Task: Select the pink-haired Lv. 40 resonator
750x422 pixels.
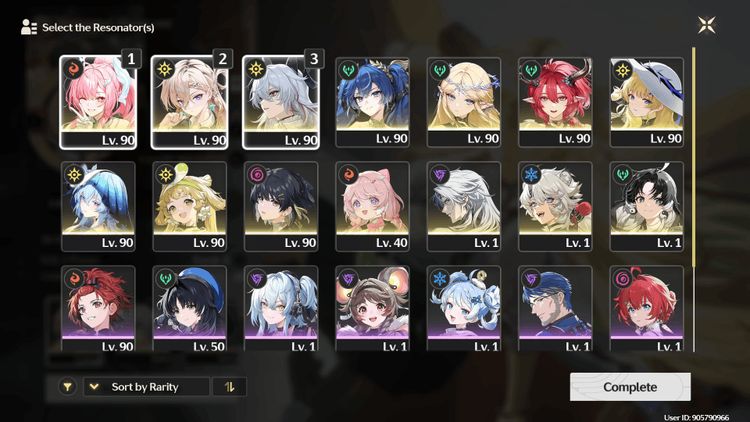Action: click(373, 205)
